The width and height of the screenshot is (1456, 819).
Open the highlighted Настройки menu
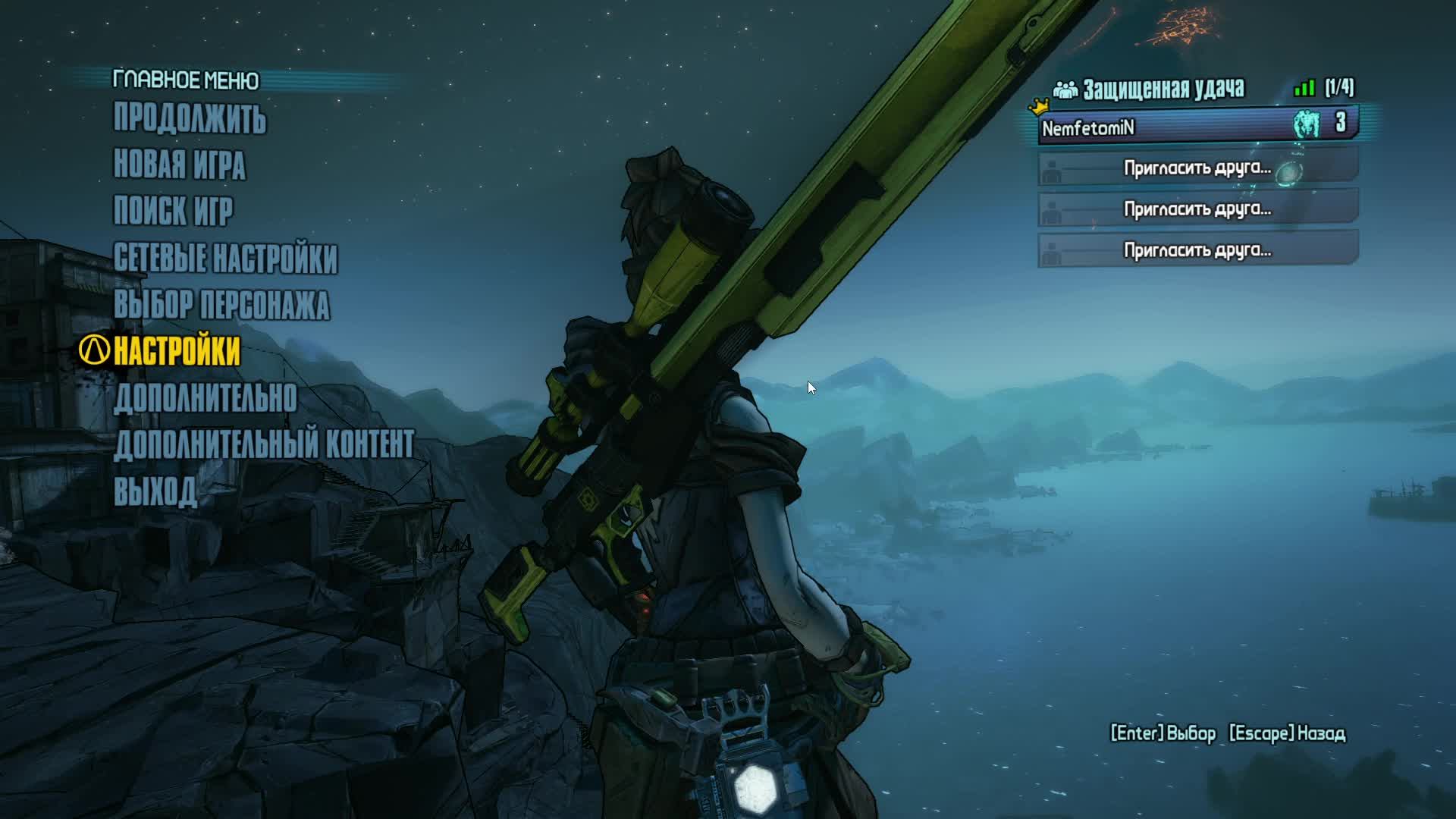tap(176, 351)
